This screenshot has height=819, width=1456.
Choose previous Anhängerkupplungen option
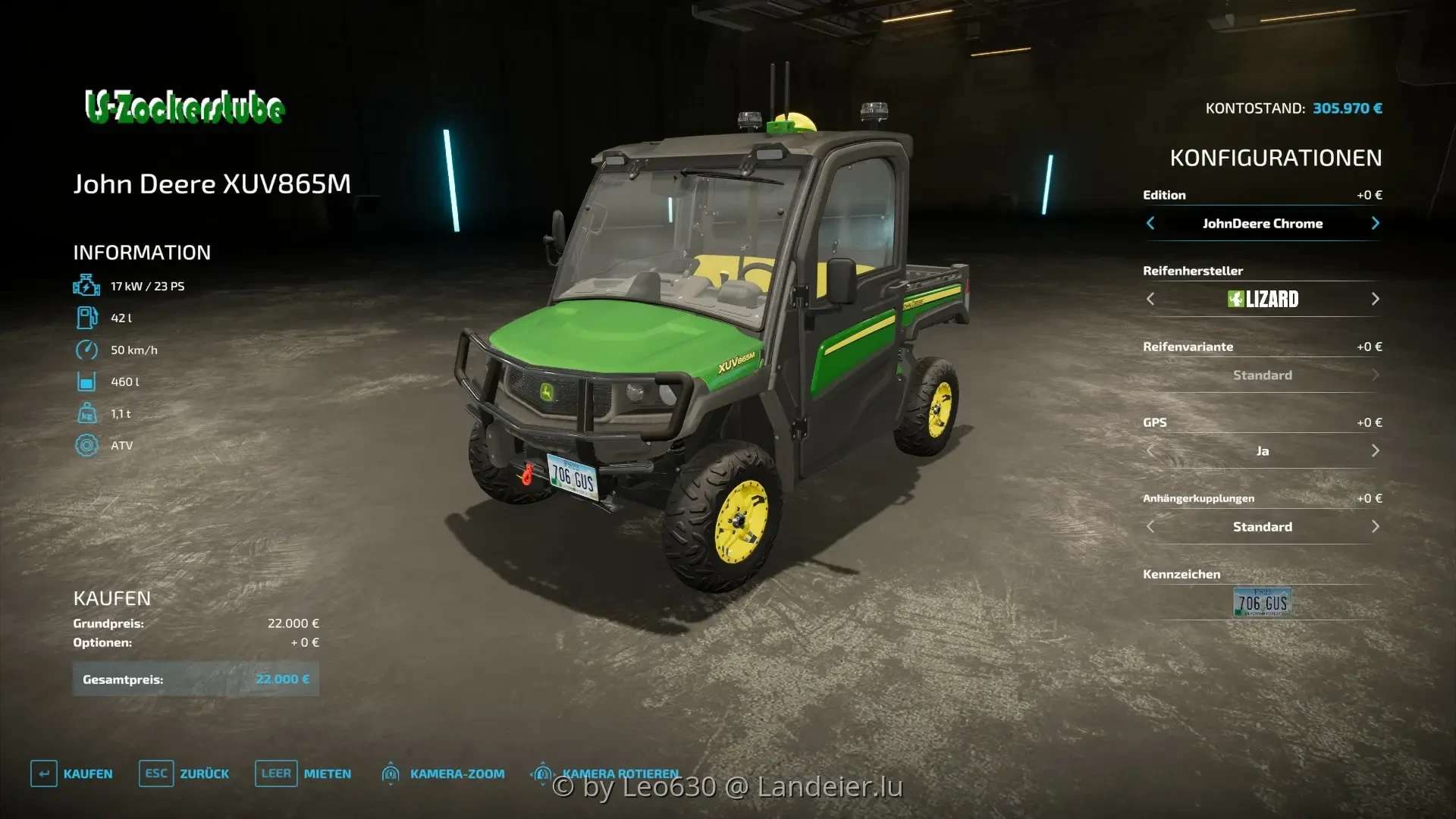(x=1150, y=526)
